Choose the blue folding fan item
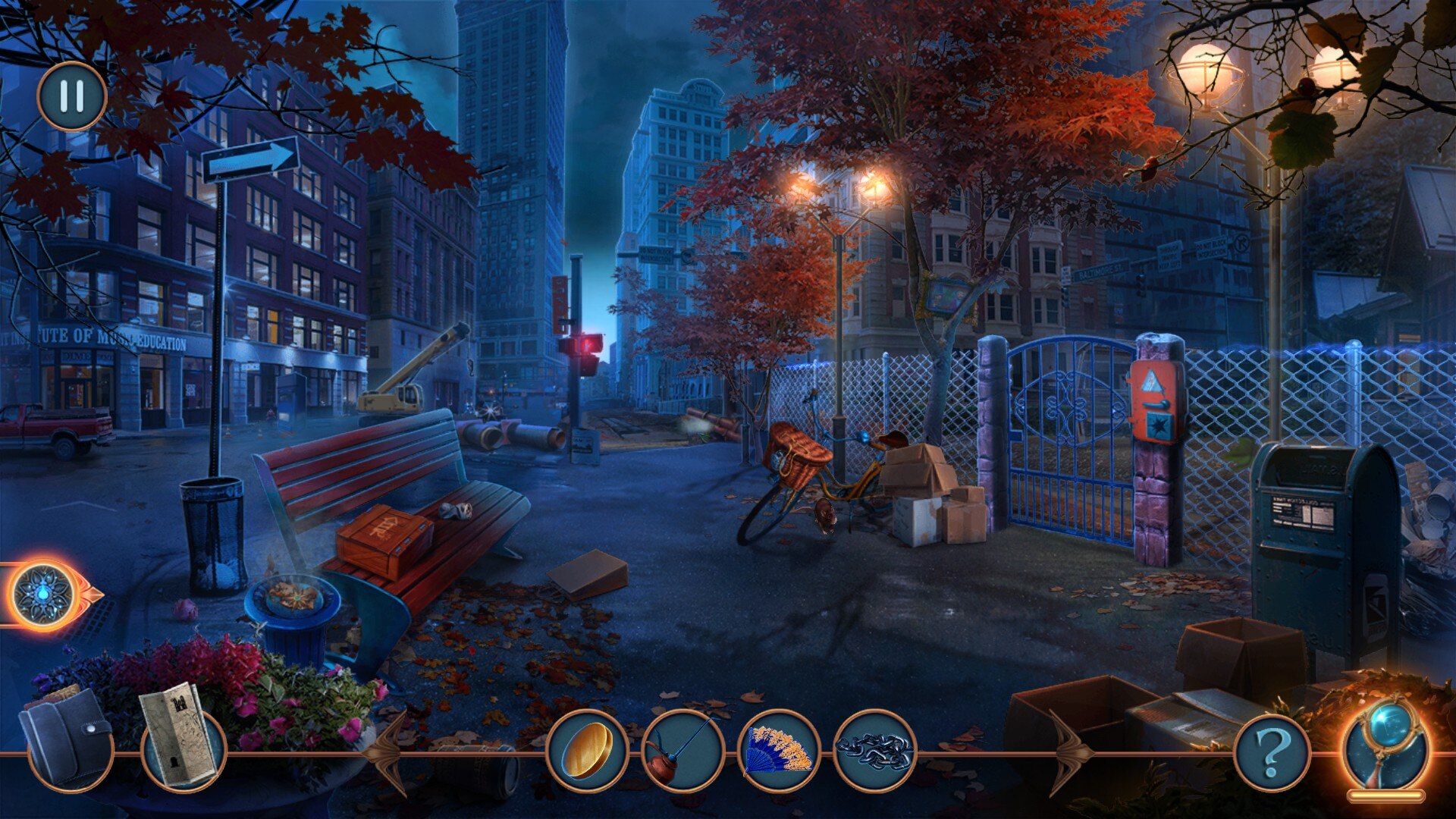The width and height of the screenshot is (1456, 819). 779,751
